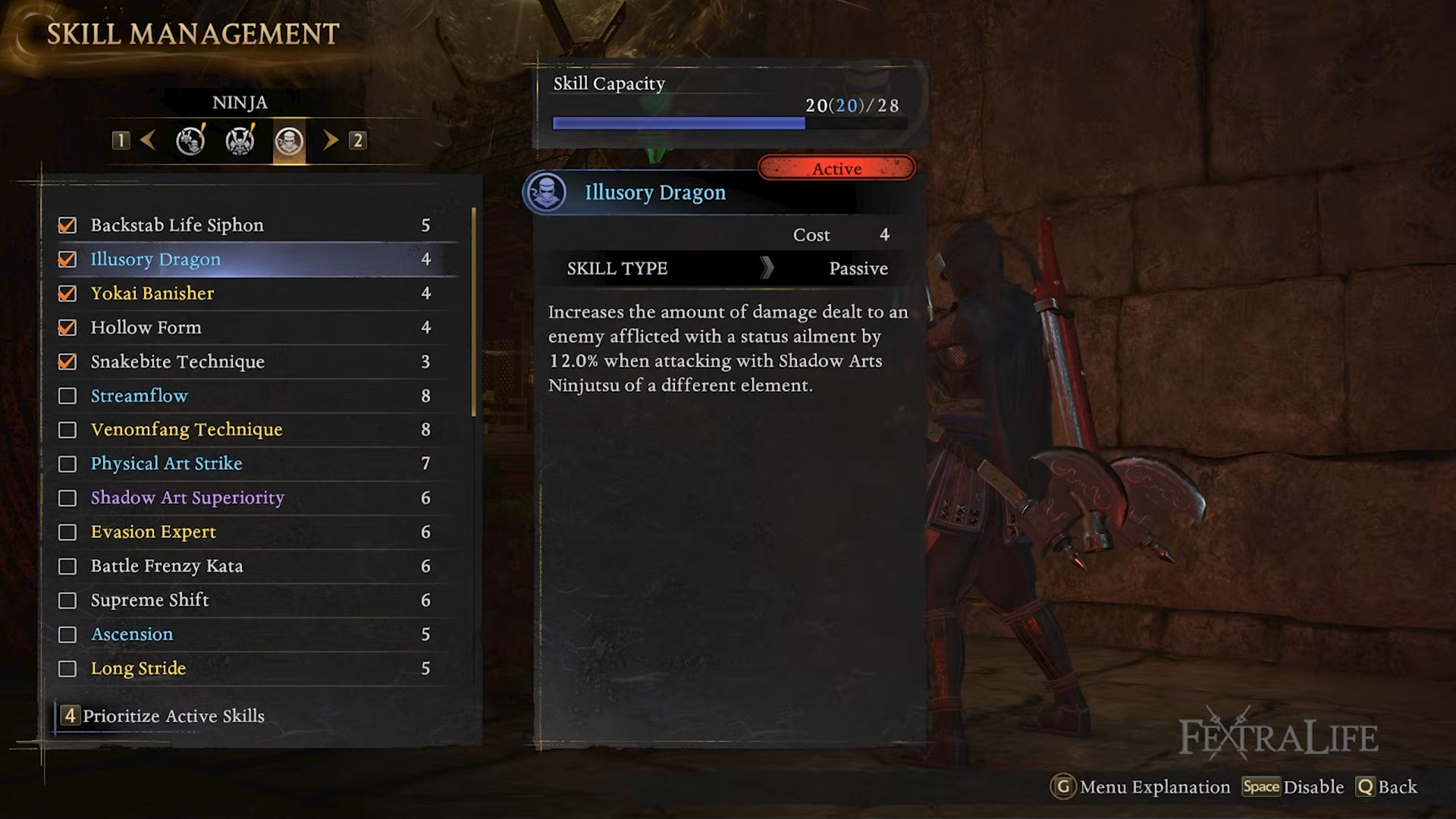Image resolution: width=1456 pixels, height=819 pixels.
Task: Tick the Evasion Expert checkbox
Action: coord(67,532)
